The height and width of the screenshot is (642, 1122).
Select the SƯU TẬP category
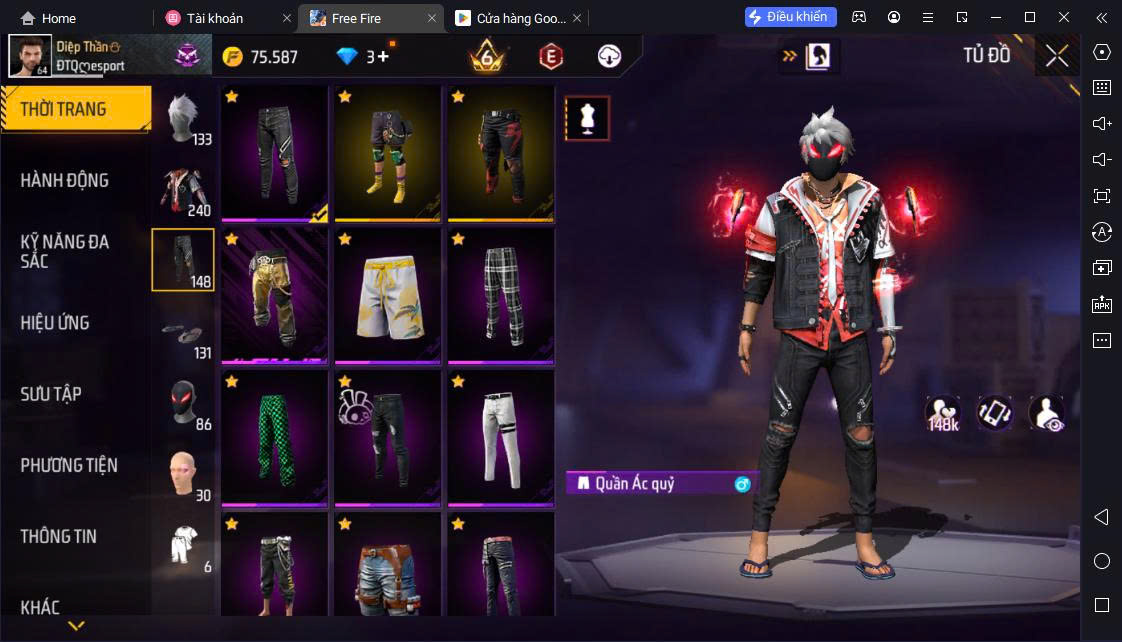pyautogui.click(x=51, y=394)
